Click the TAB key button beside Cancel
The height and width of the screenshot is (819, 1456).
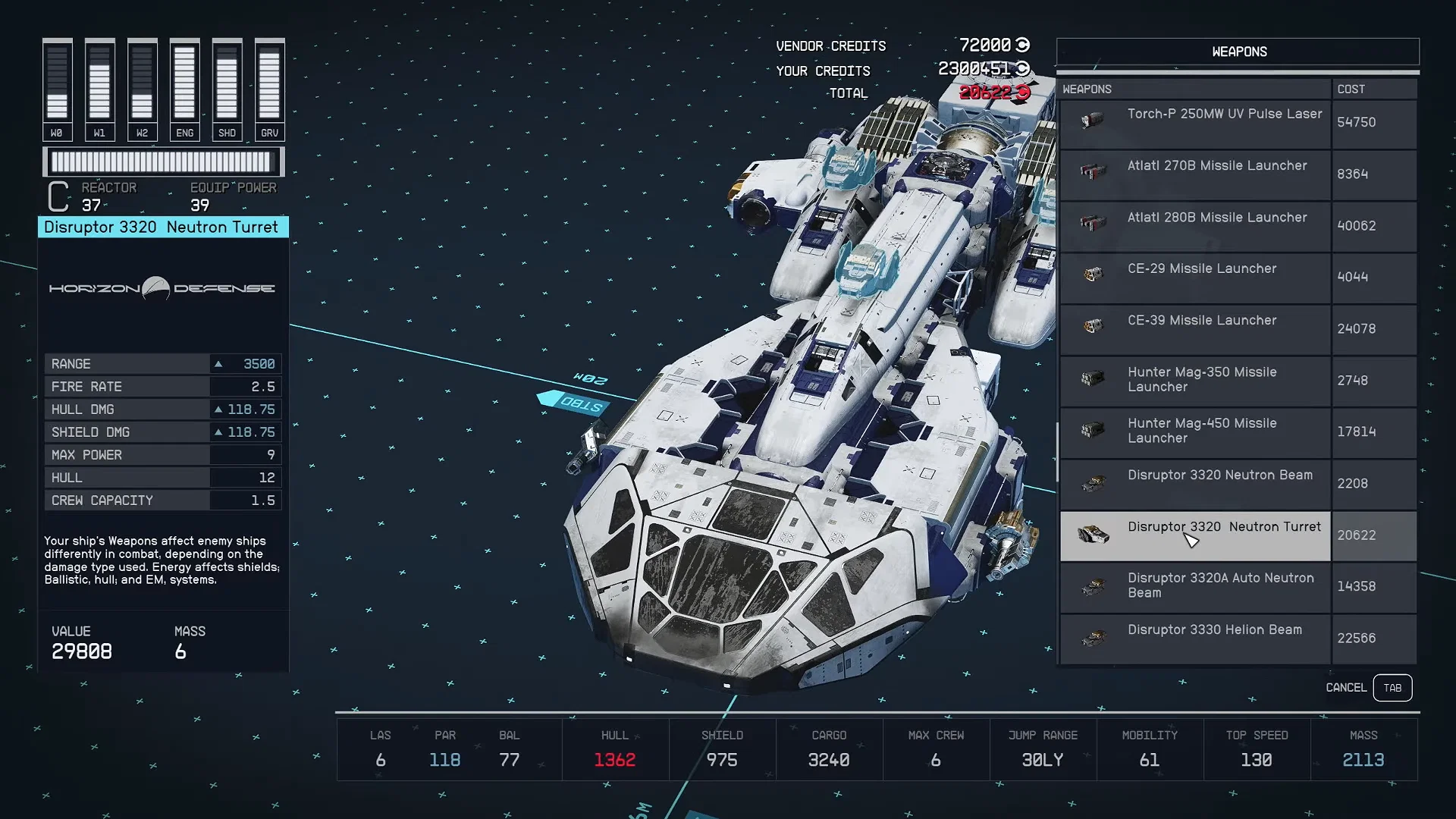(1393, 687)
